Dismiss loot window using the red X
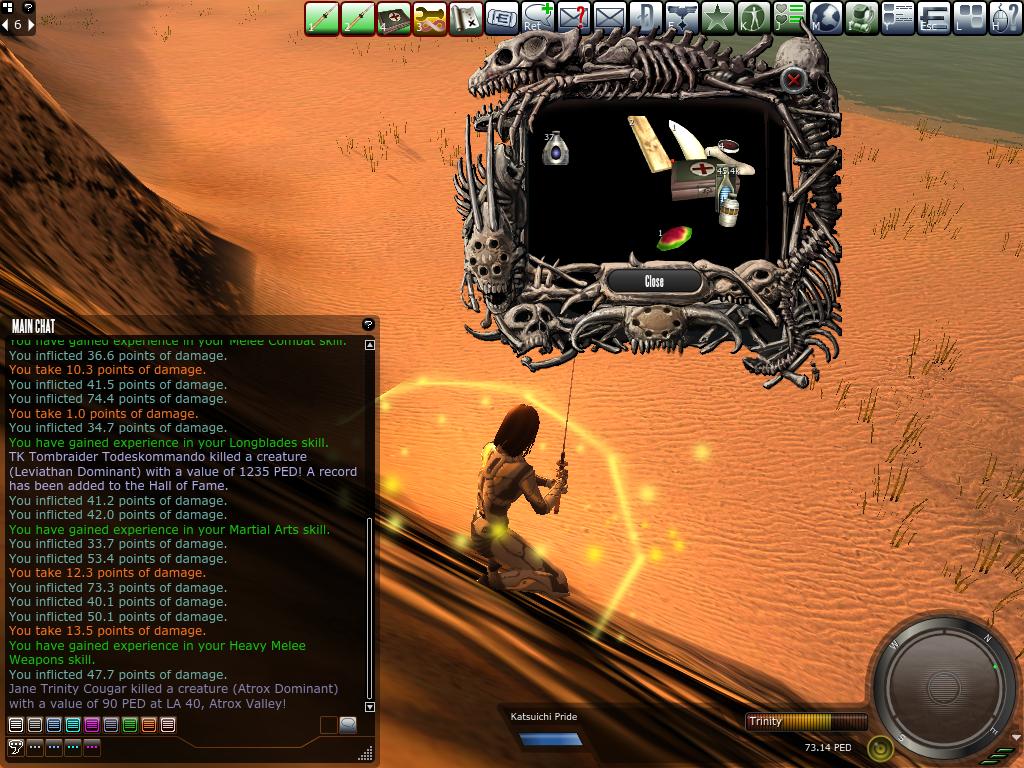The image size is (1024, 768). 793,79
